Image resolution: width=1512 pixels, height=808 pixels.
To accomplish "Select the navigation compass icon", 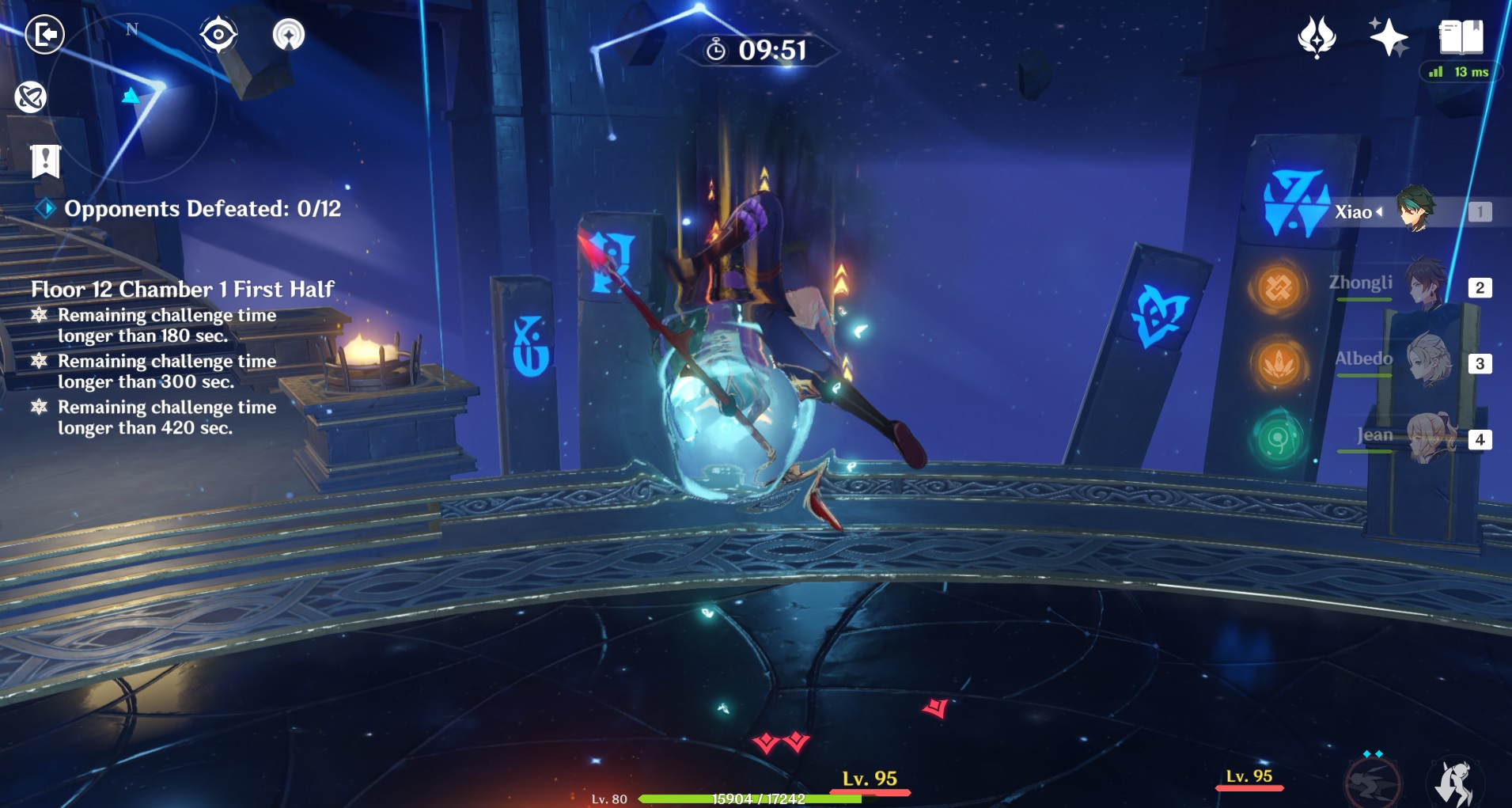I will point(290,34).
